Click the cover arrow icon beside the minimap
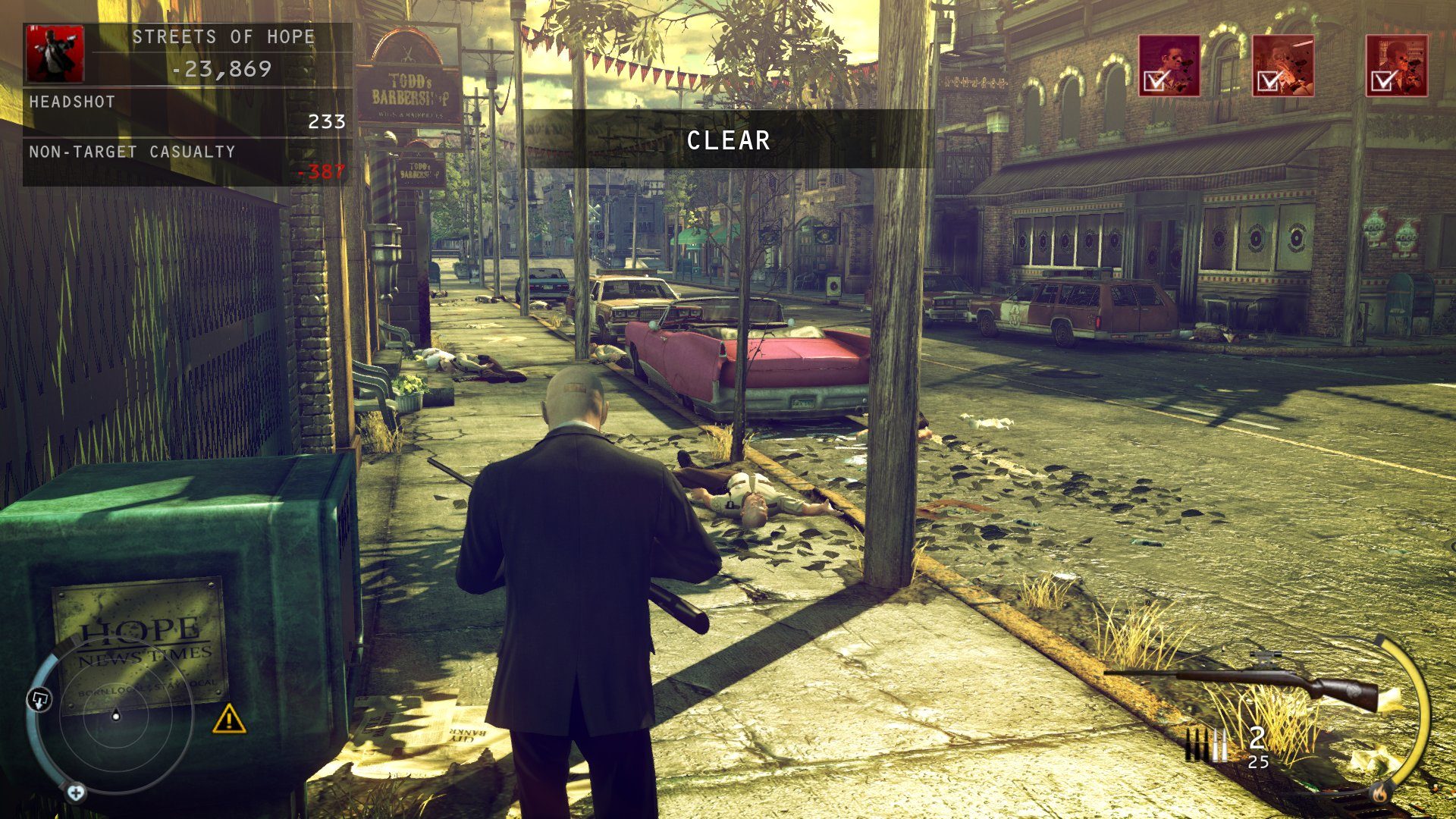Image resolution: width=1456 pixels, height=819 pixels. click(39, 699)
